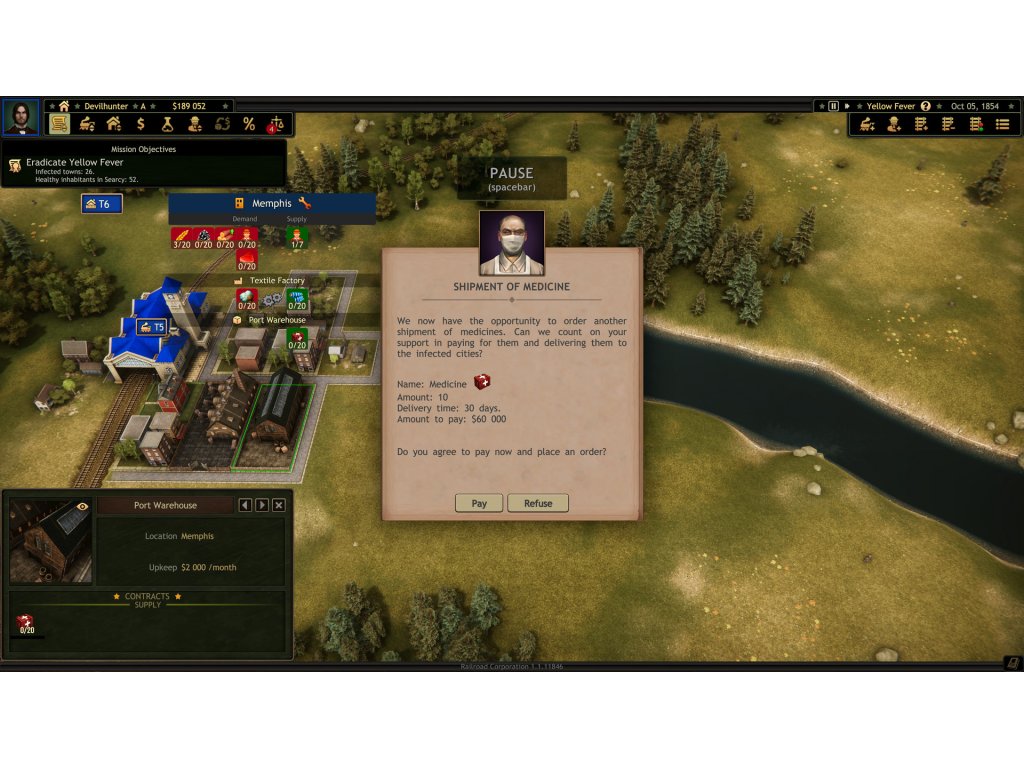Open the scales menu with notification badge

coord(276,124)
